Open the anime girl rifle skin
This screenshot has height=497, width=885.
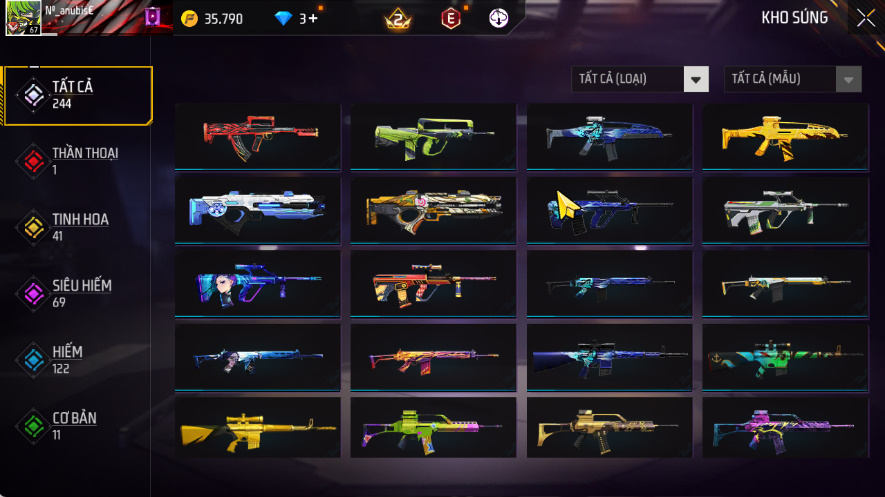258,283
